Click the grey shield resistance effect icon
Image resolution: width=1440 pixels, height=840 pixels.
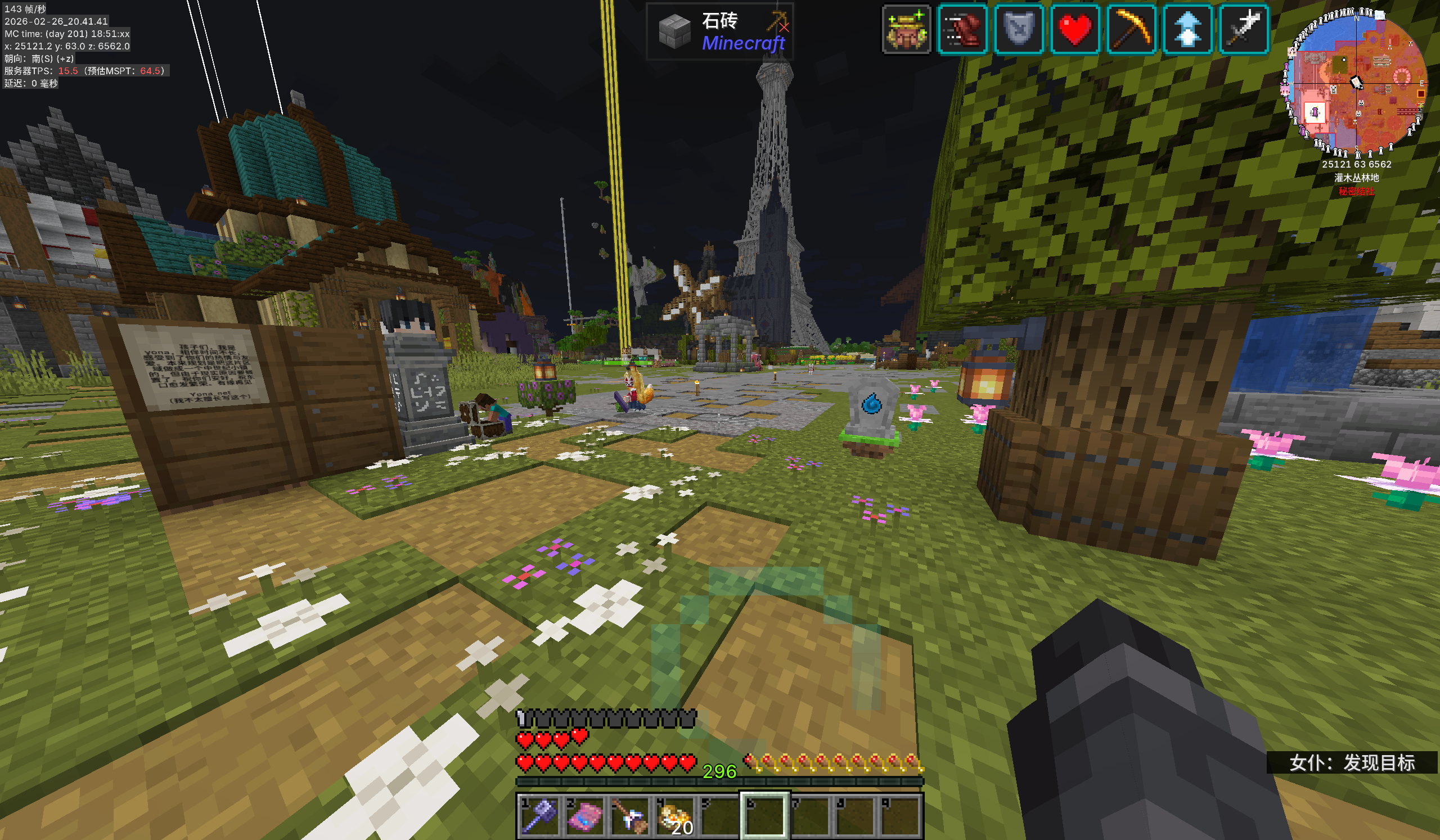point(1019,30)
